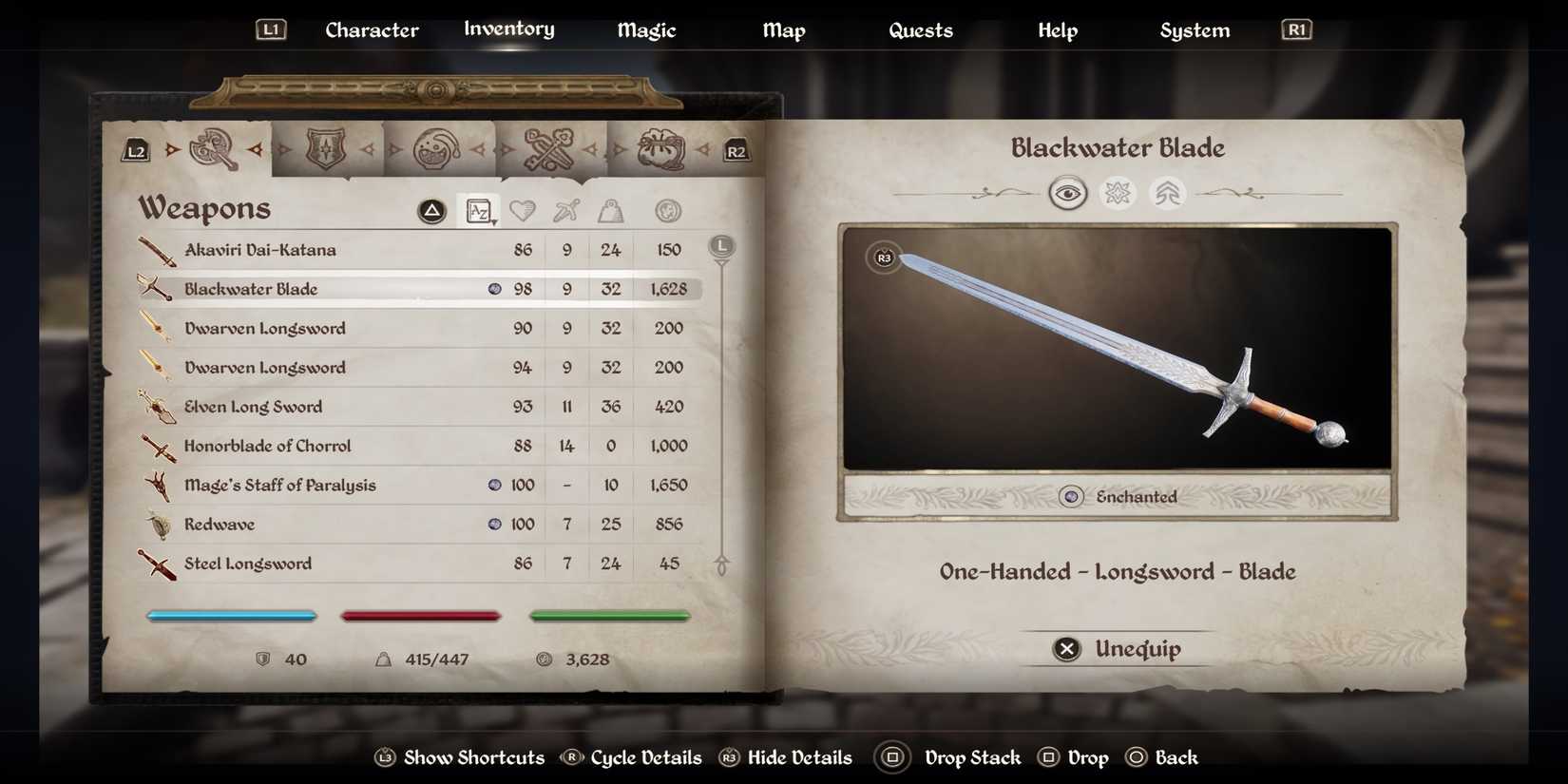Click the R2 next category arrow

click(736, 149)
